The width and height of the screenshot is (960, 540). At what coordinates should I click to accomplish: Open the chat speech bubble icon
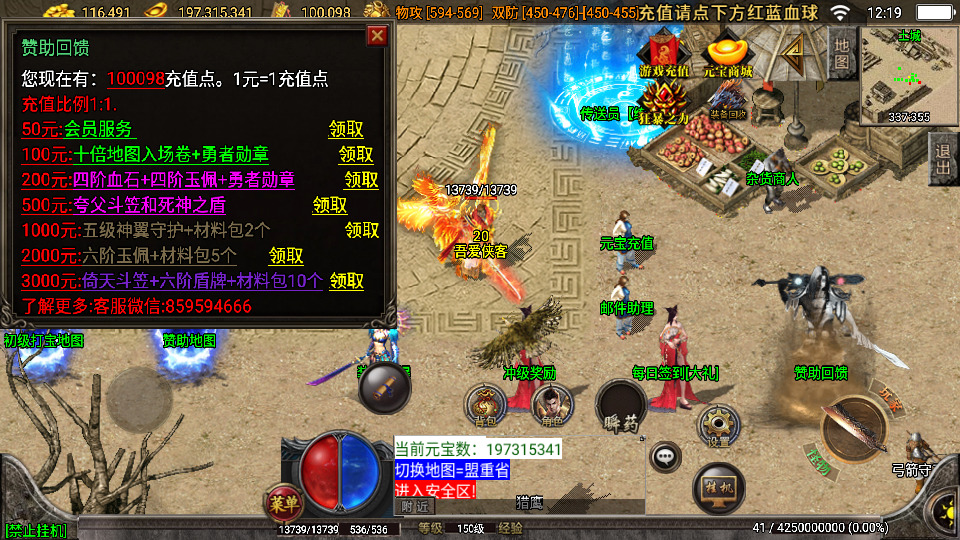(664, 458)
